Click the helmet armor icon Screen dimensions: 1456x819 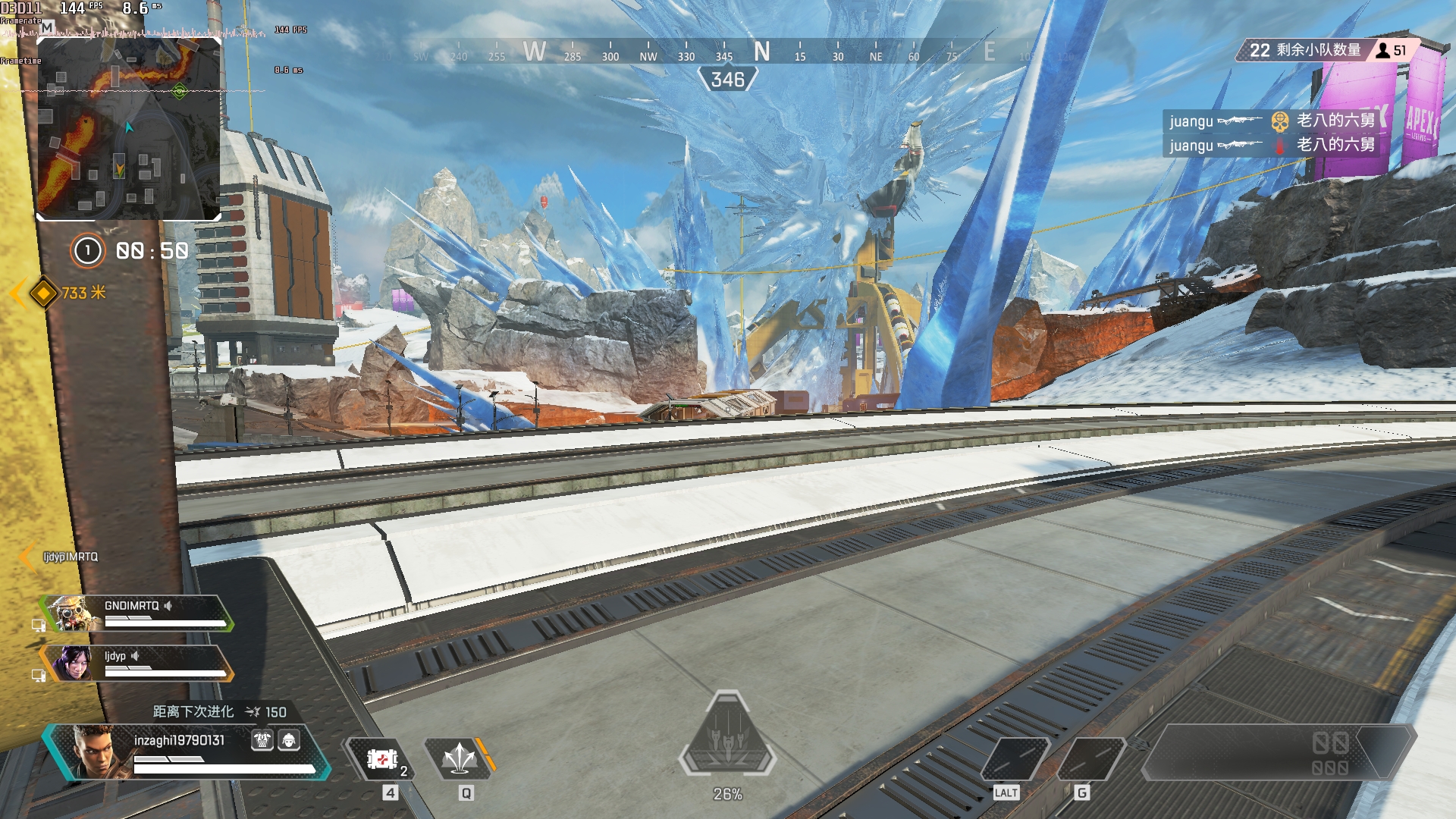[289, 740]
